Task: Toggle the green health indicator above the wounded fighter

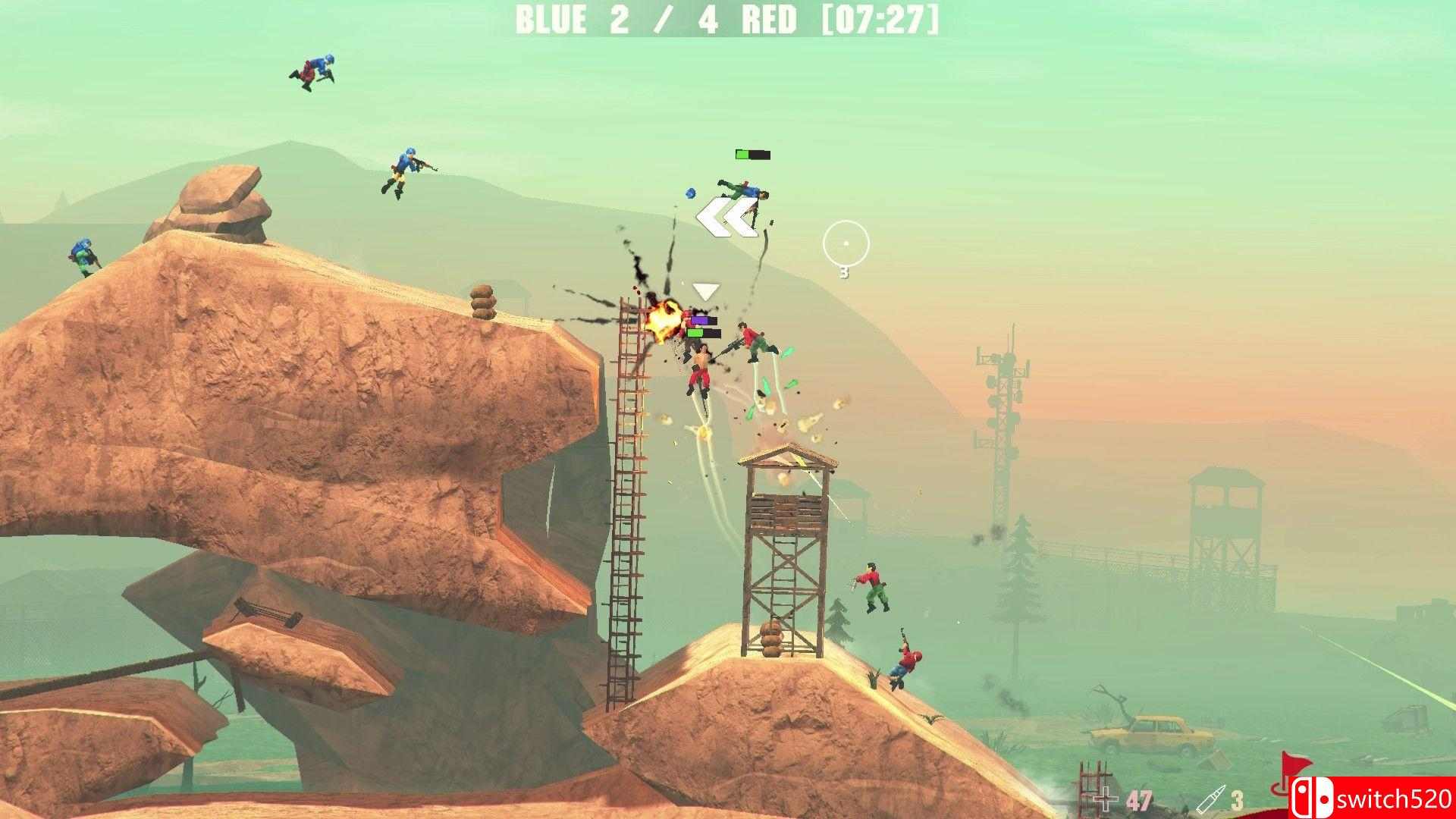Action: 704,332
